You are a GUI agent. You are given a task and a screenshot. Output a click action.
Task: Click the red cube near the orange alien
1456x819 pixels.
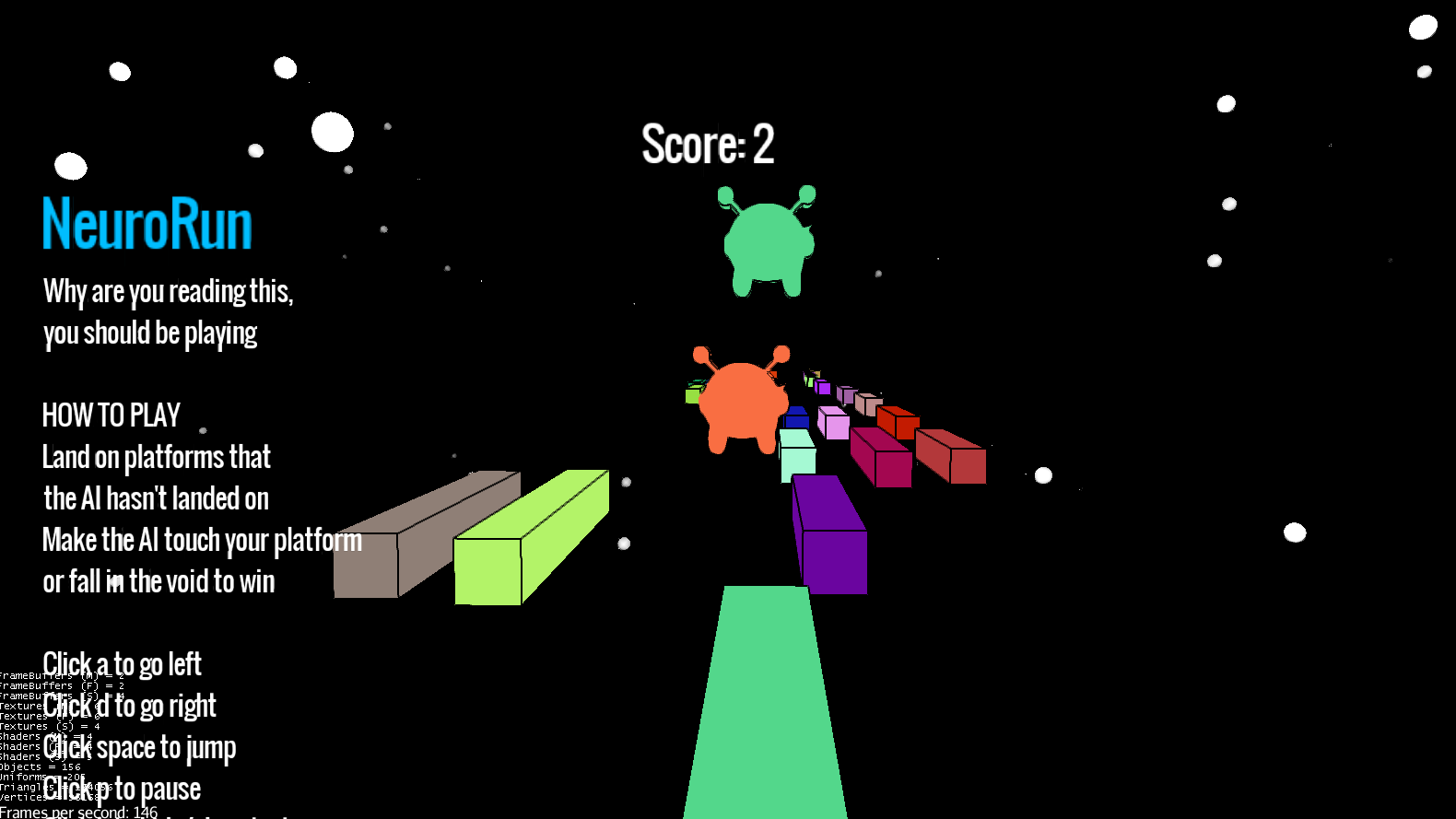click(897, 424)
